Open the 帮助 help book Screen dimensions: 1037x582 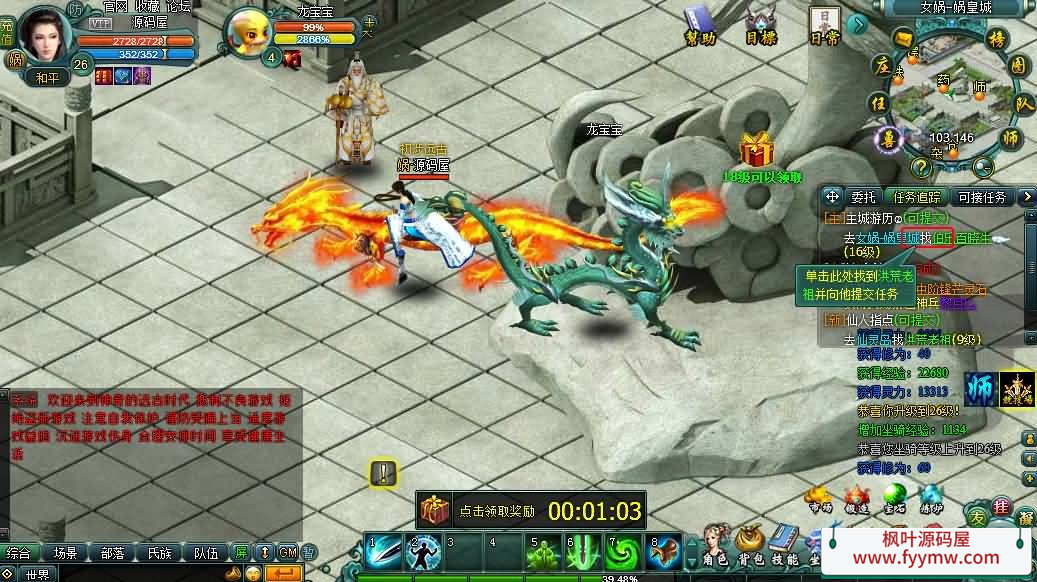(x=699, y=22)
